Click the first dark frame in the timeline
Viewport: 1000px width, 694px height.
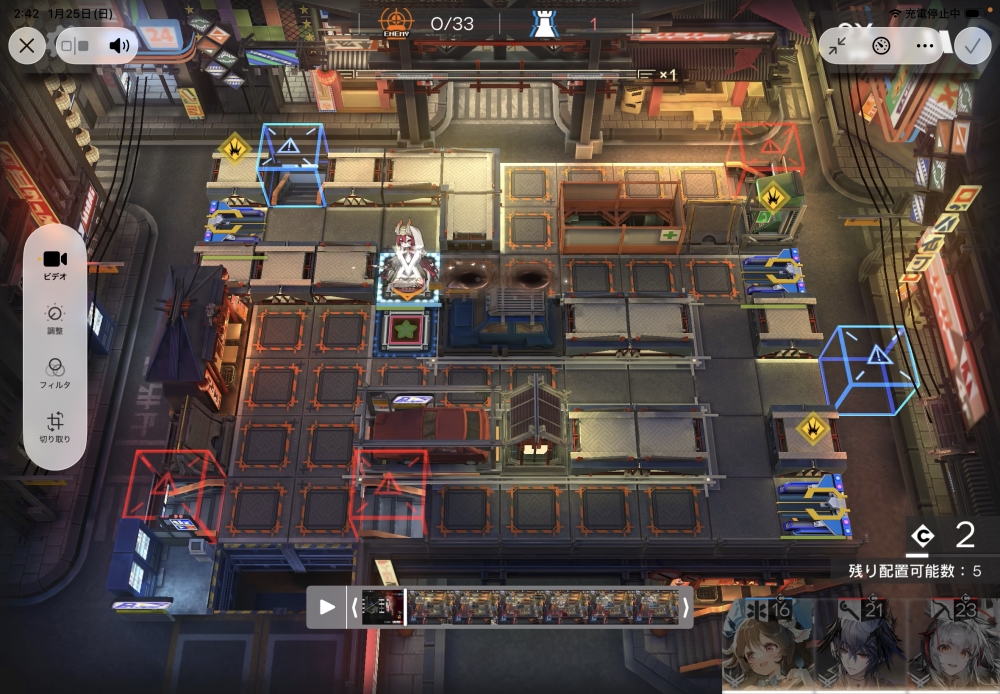(382, 607)
